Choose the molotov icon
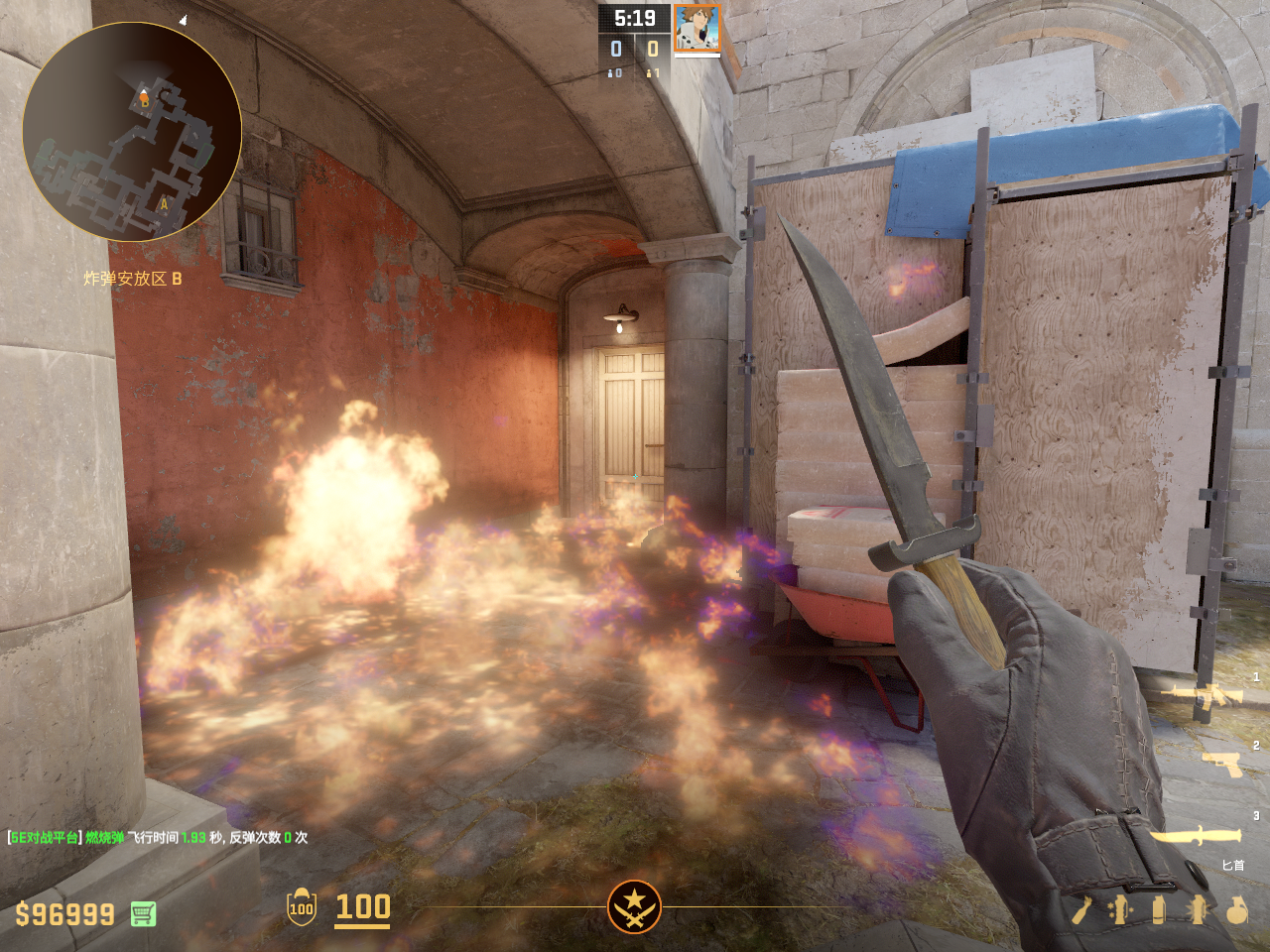 coord(1081,909)
